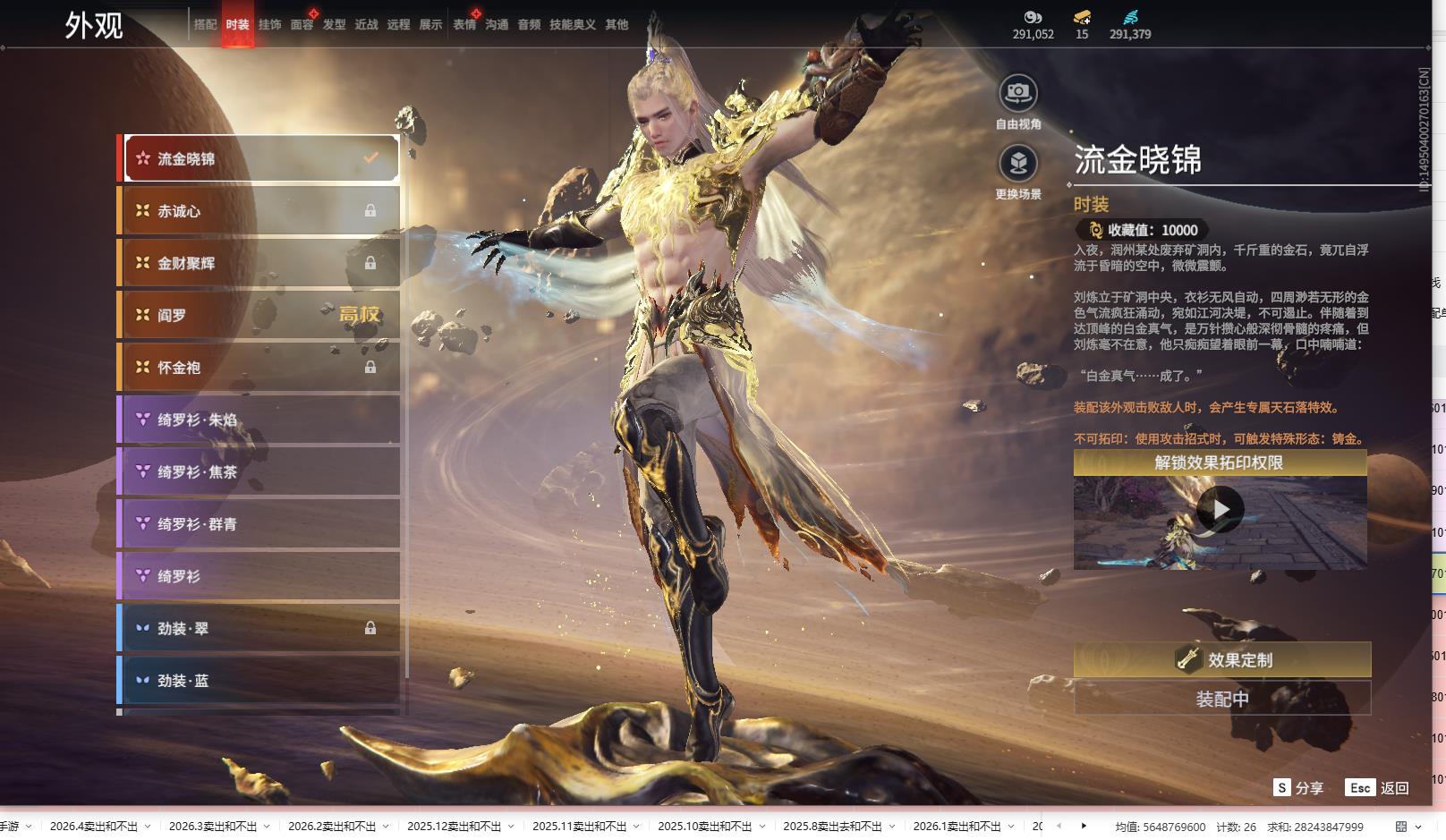The width and height of the screenshot is (1446, 840).
Task: Switch to the 挂饰 tab
Action: click(x=269, y=25)
